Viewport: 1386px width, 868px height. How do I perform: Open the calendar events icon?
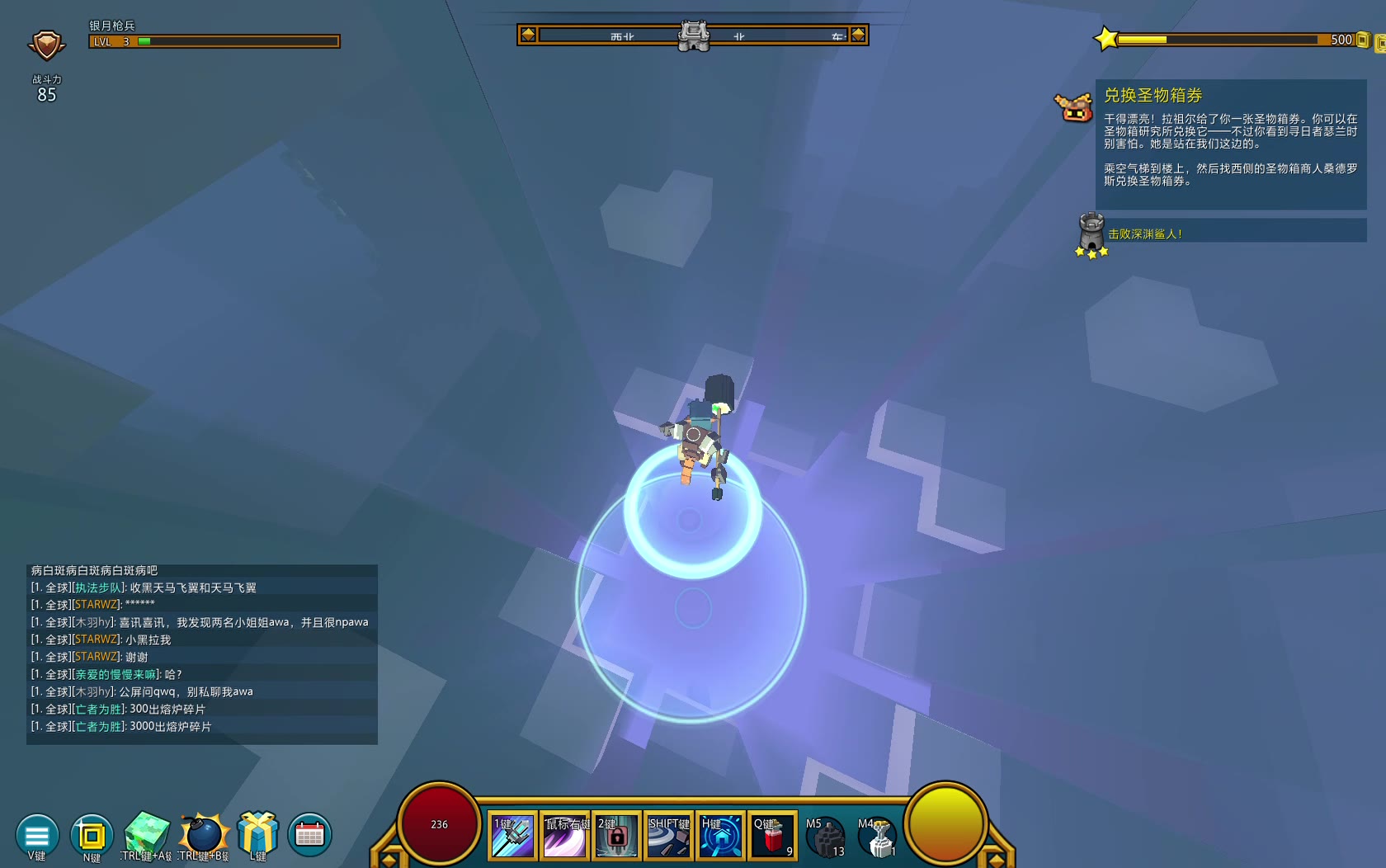(309, 834)
